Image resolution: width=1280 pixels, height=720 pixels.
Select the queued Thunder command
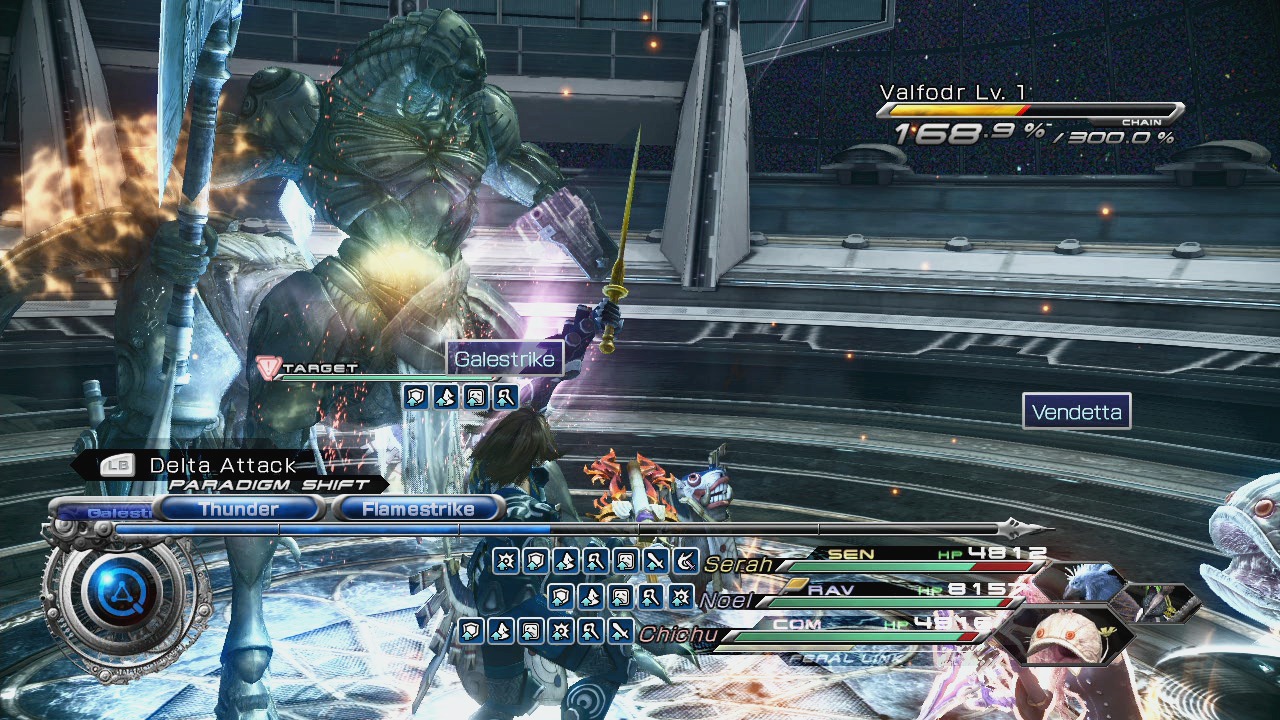(x=239, y=509)
